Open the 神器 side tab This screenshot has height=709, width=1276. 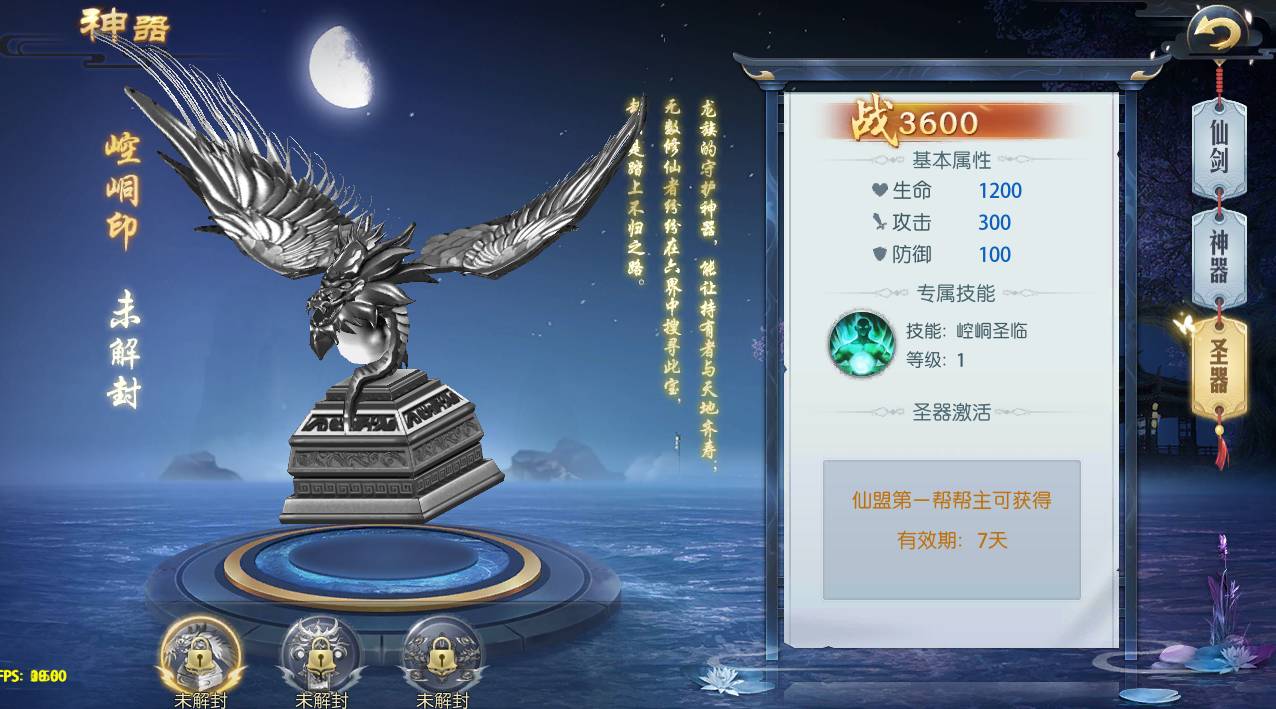[1219, 259]
